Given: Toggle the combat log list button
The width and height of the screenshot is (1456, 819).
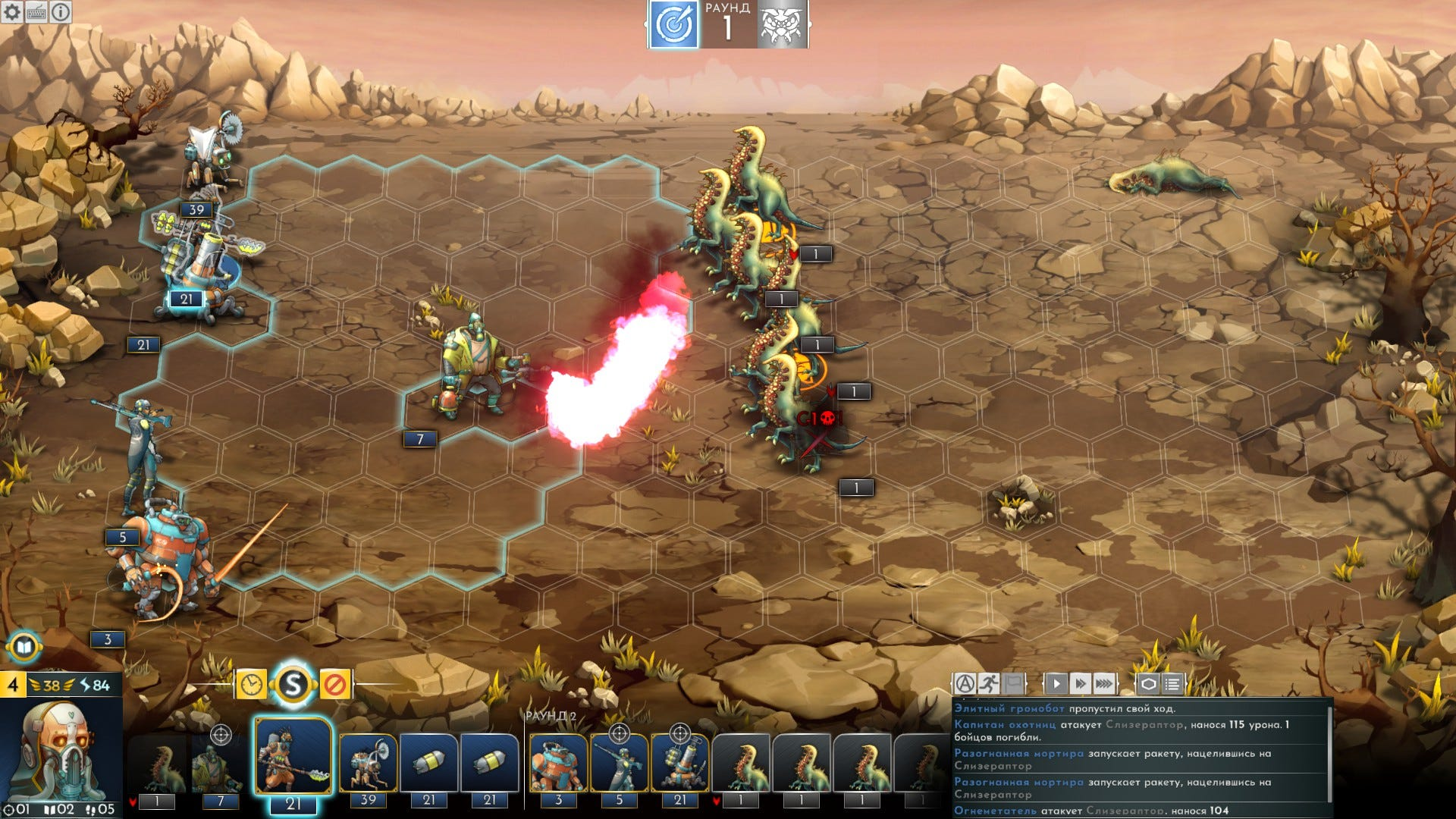Looking at the screenshot, I should (1172, 684).
